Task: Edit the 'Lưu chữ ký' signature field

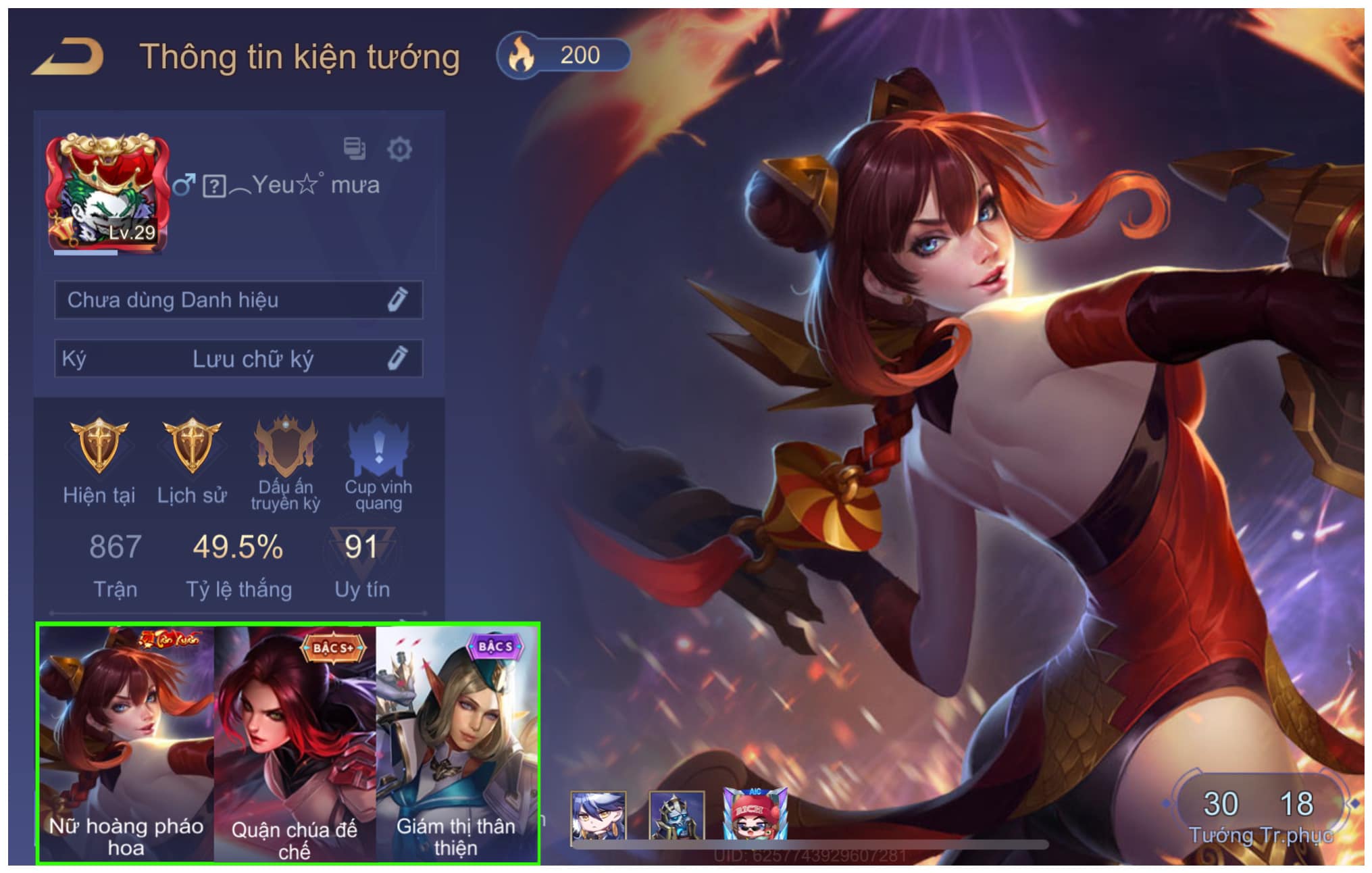Action: pos(397,358)
